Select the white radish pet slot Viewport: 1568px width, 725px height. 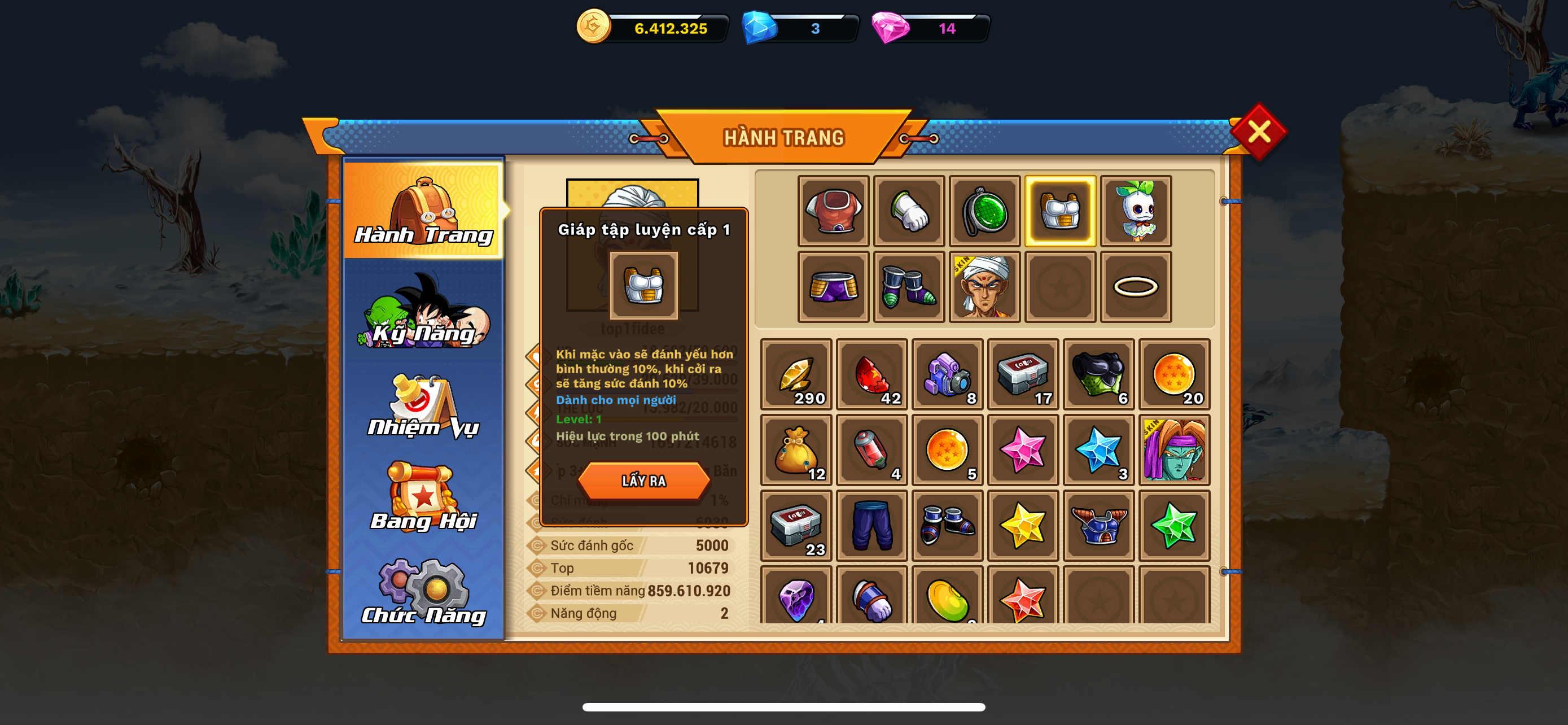click(1135, 211)
